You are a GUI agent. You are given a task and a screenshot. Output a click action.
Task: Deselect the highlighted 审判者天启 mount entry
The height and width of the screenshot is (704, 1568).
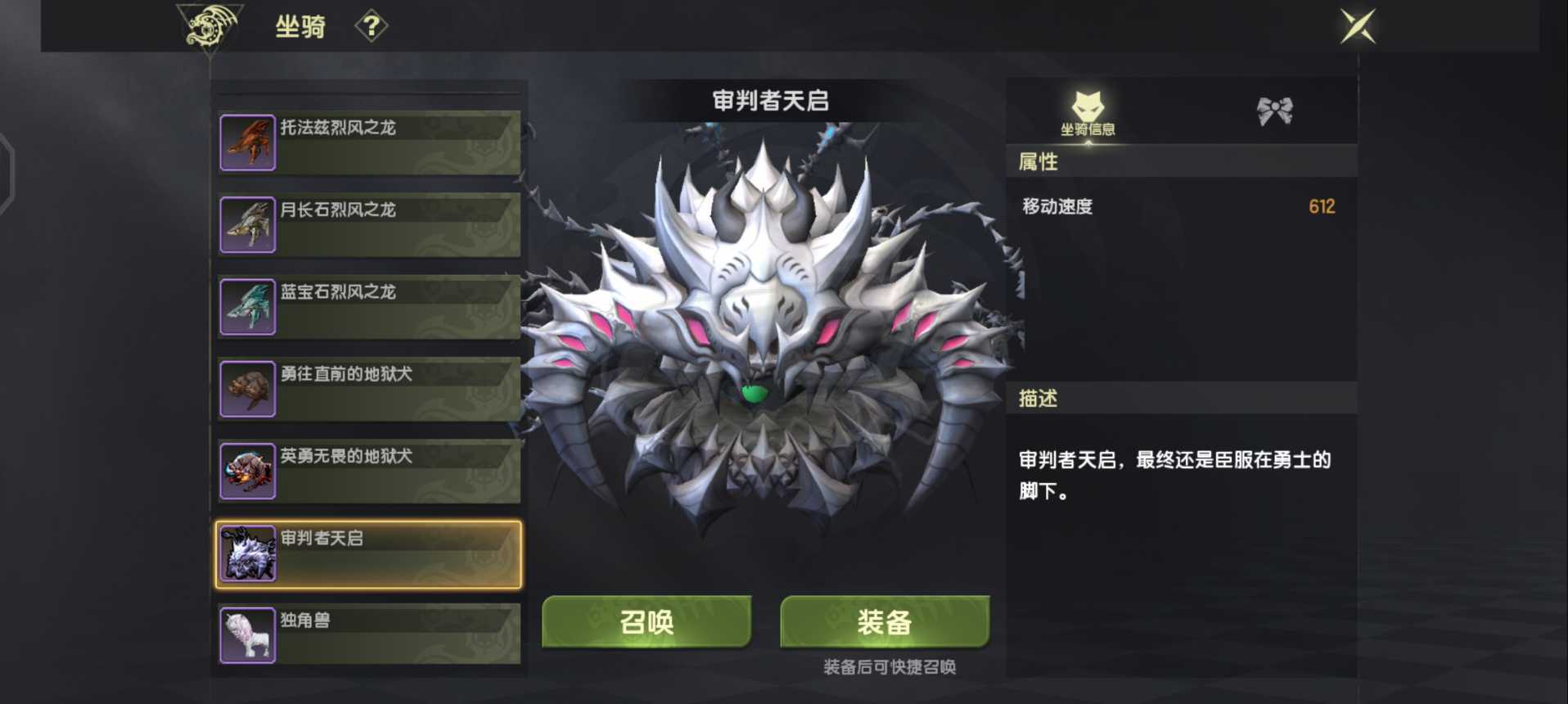[368, 554]
